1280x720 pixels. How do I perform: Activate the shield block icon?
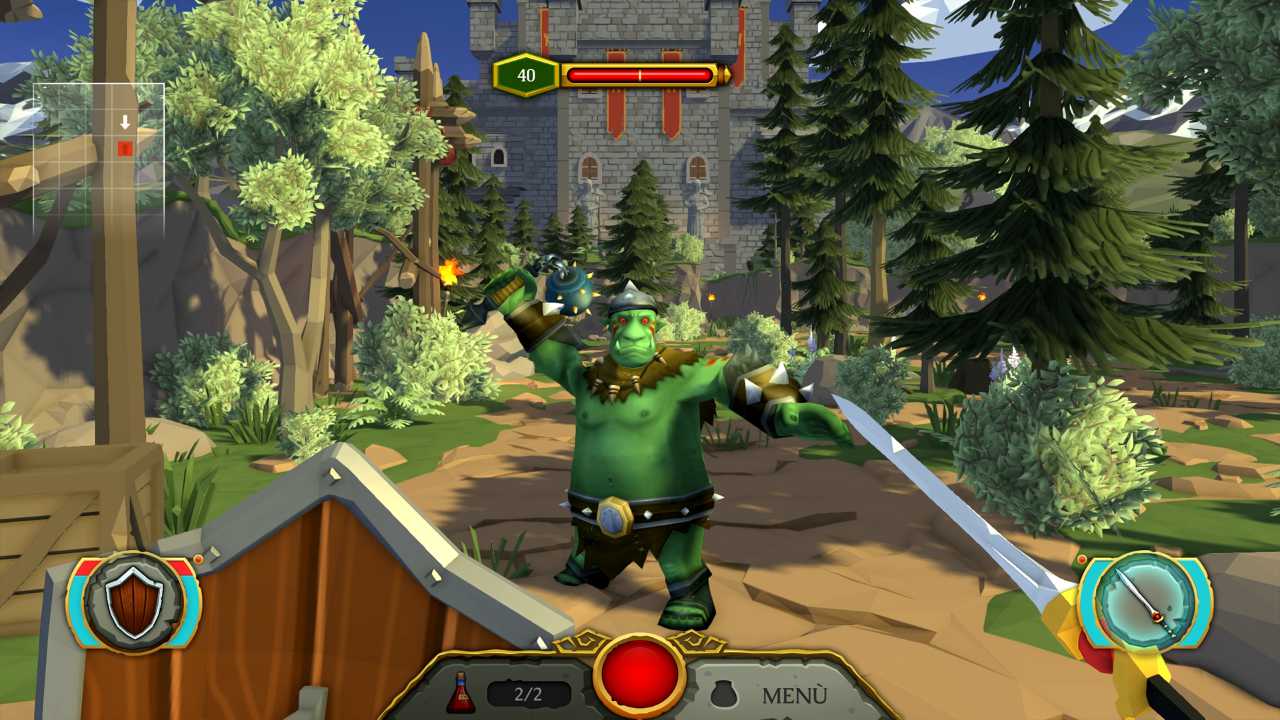[134, 602]
